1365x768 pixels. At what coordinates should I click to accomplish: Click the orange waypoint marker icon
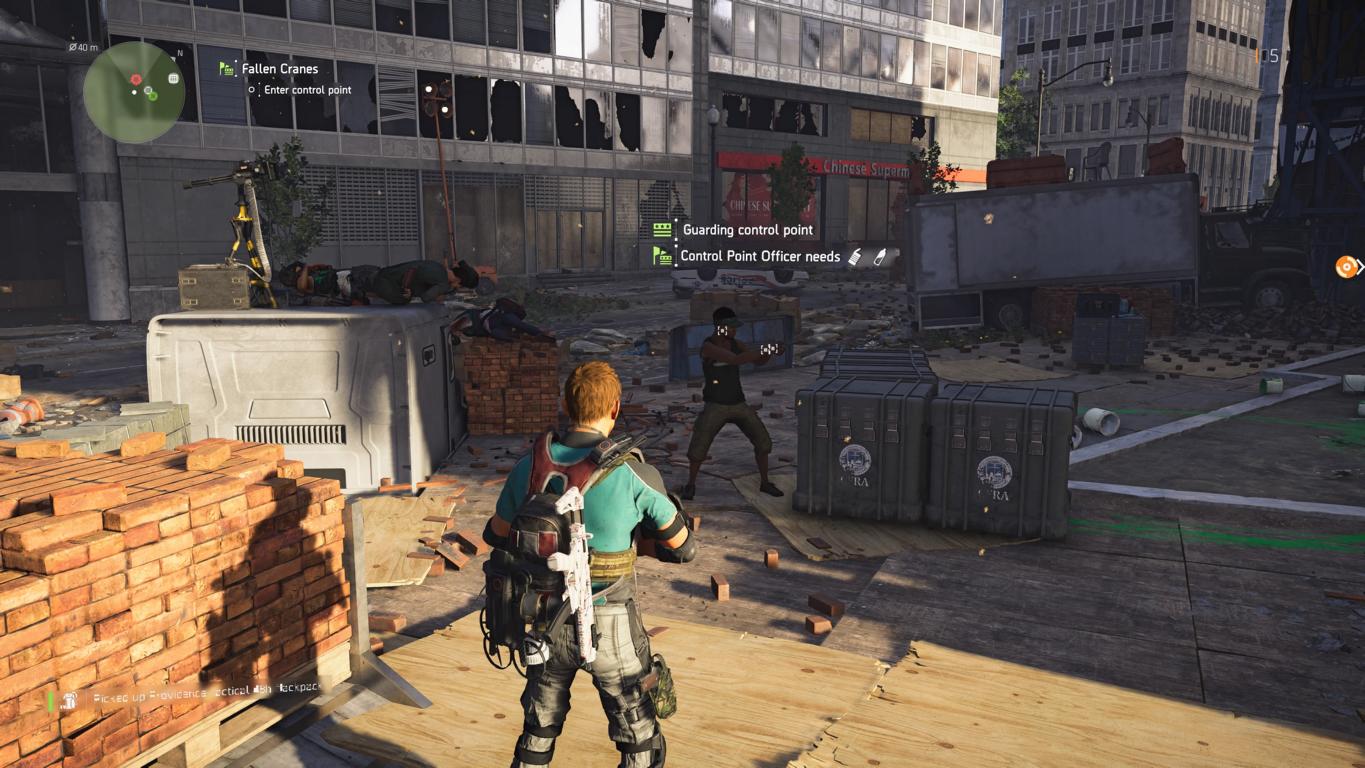1346,267
